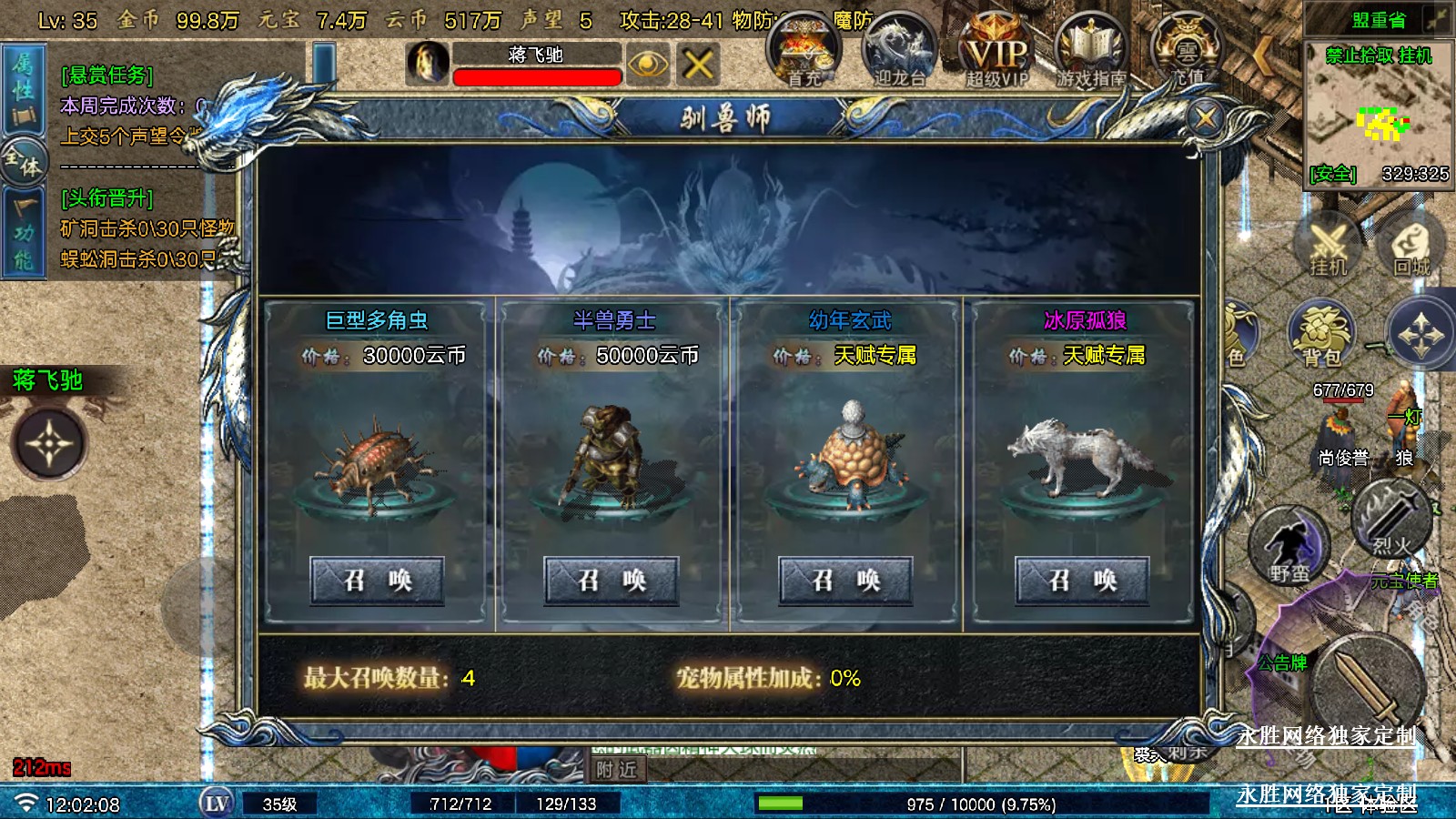Close the 驯兽师 window
The image size is (1456, 819).
tap(1206, 117)
